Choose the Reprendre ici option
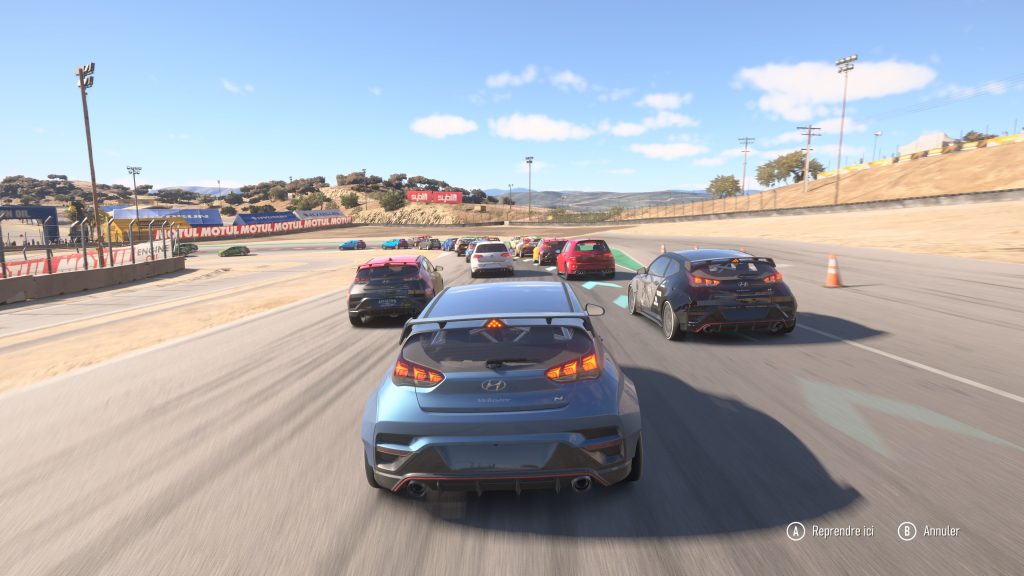The image size is (1024, 576). pos(830,531)
